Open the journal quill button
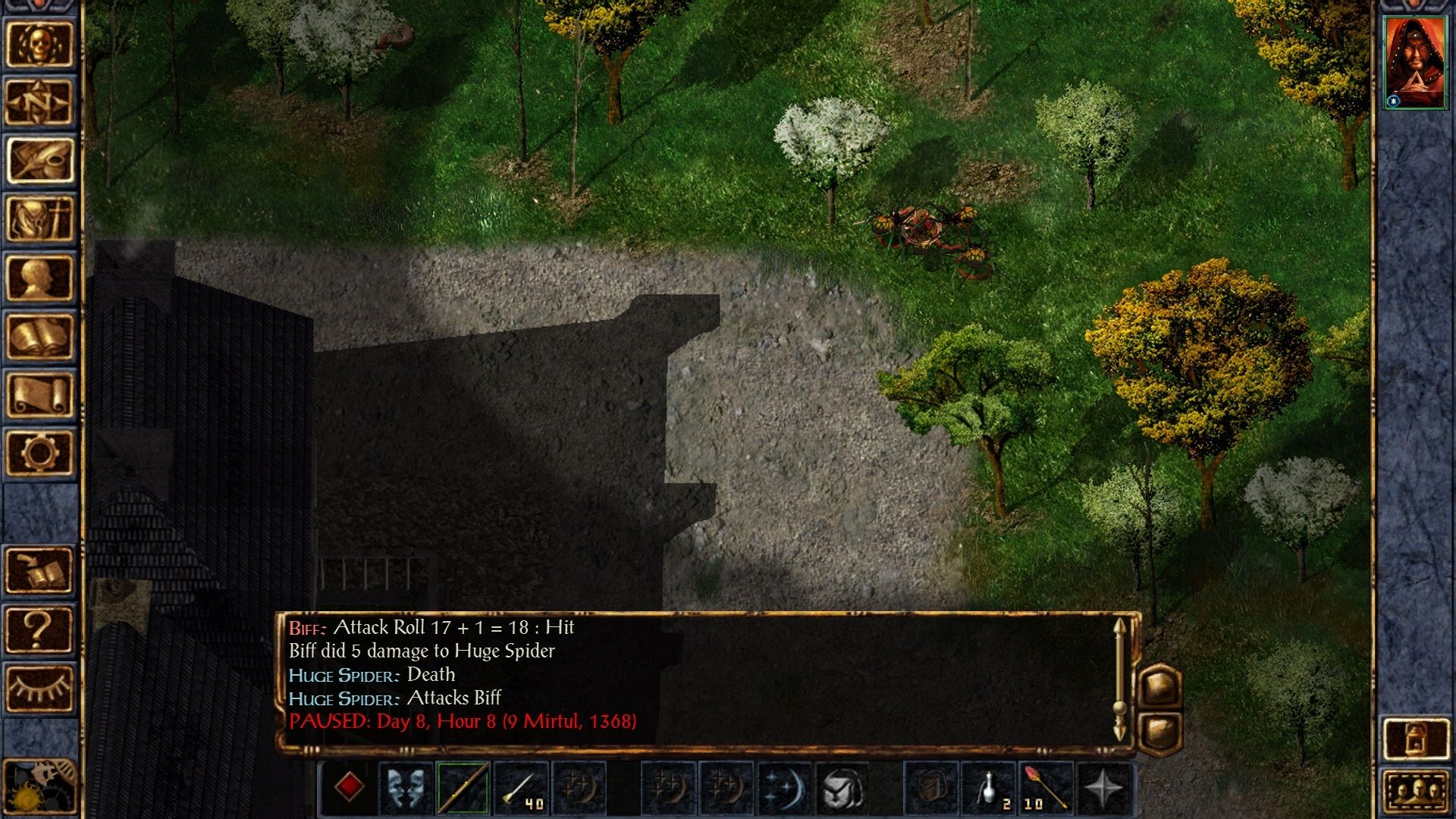This screenshot has width=1456, height=819. click(x=39, y=161)
